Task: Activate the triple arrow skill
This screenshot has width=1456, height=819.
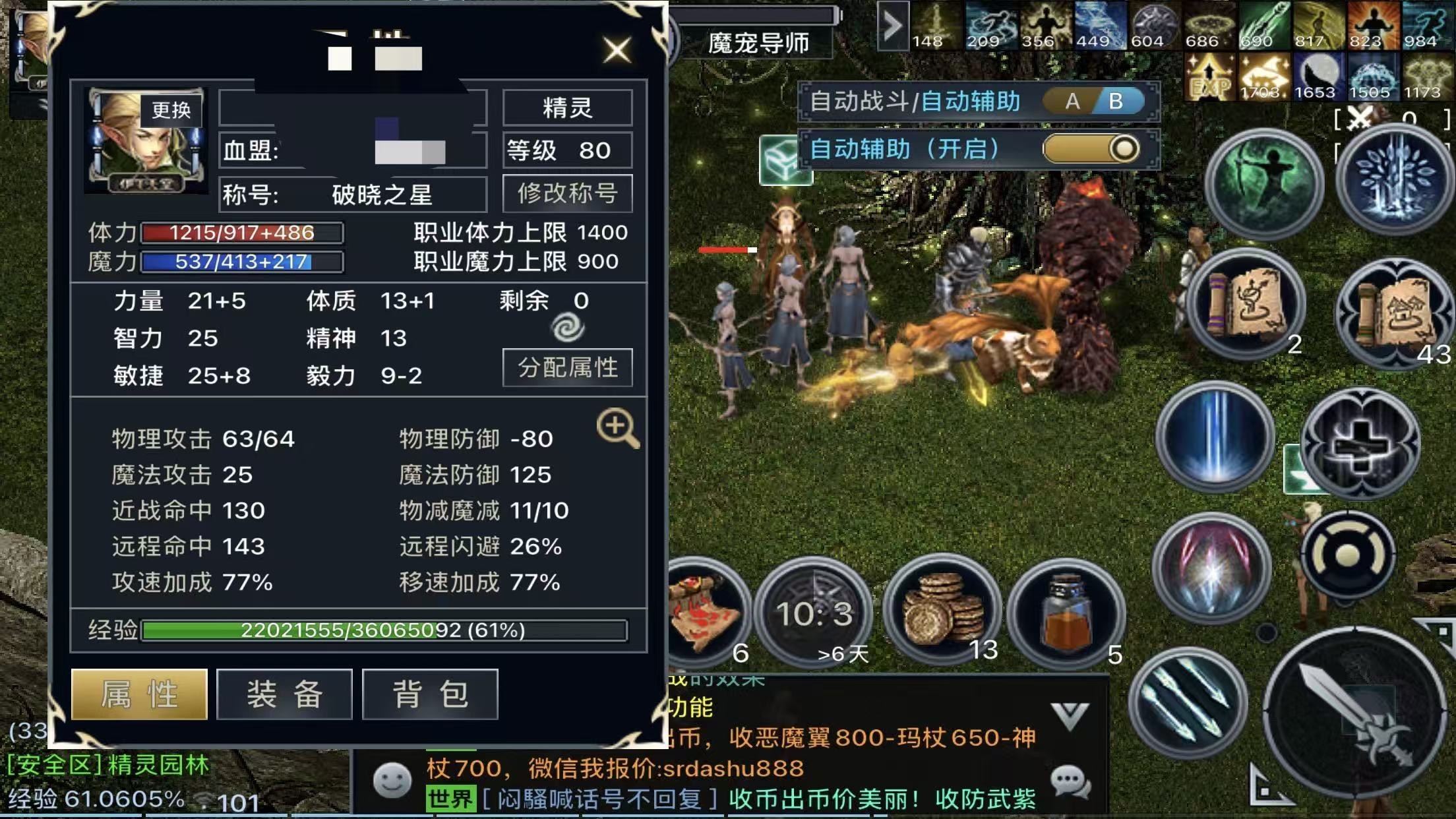Action: 1188,703
